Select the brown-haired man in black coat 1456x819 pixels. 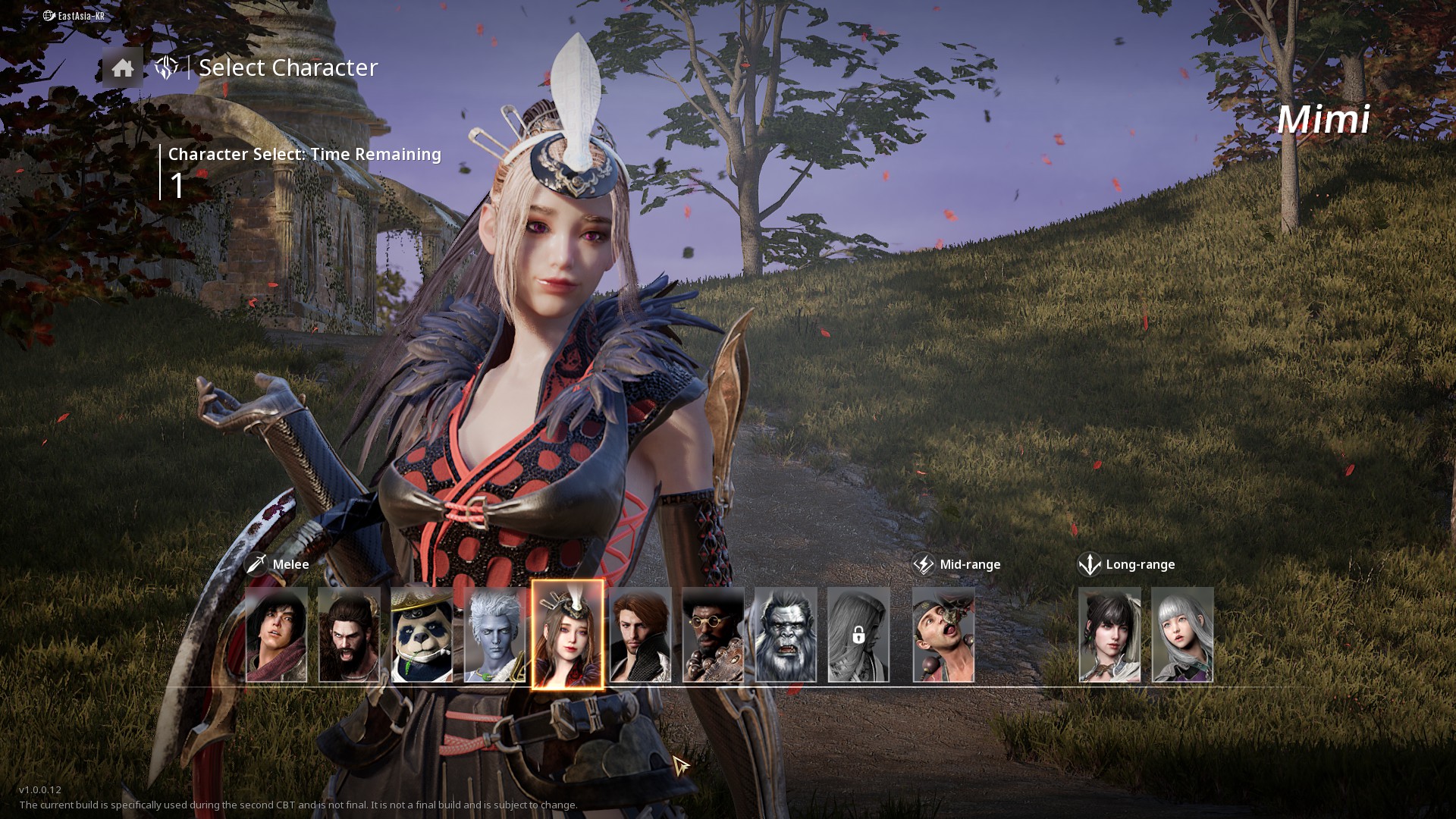(x=641, y=635)
